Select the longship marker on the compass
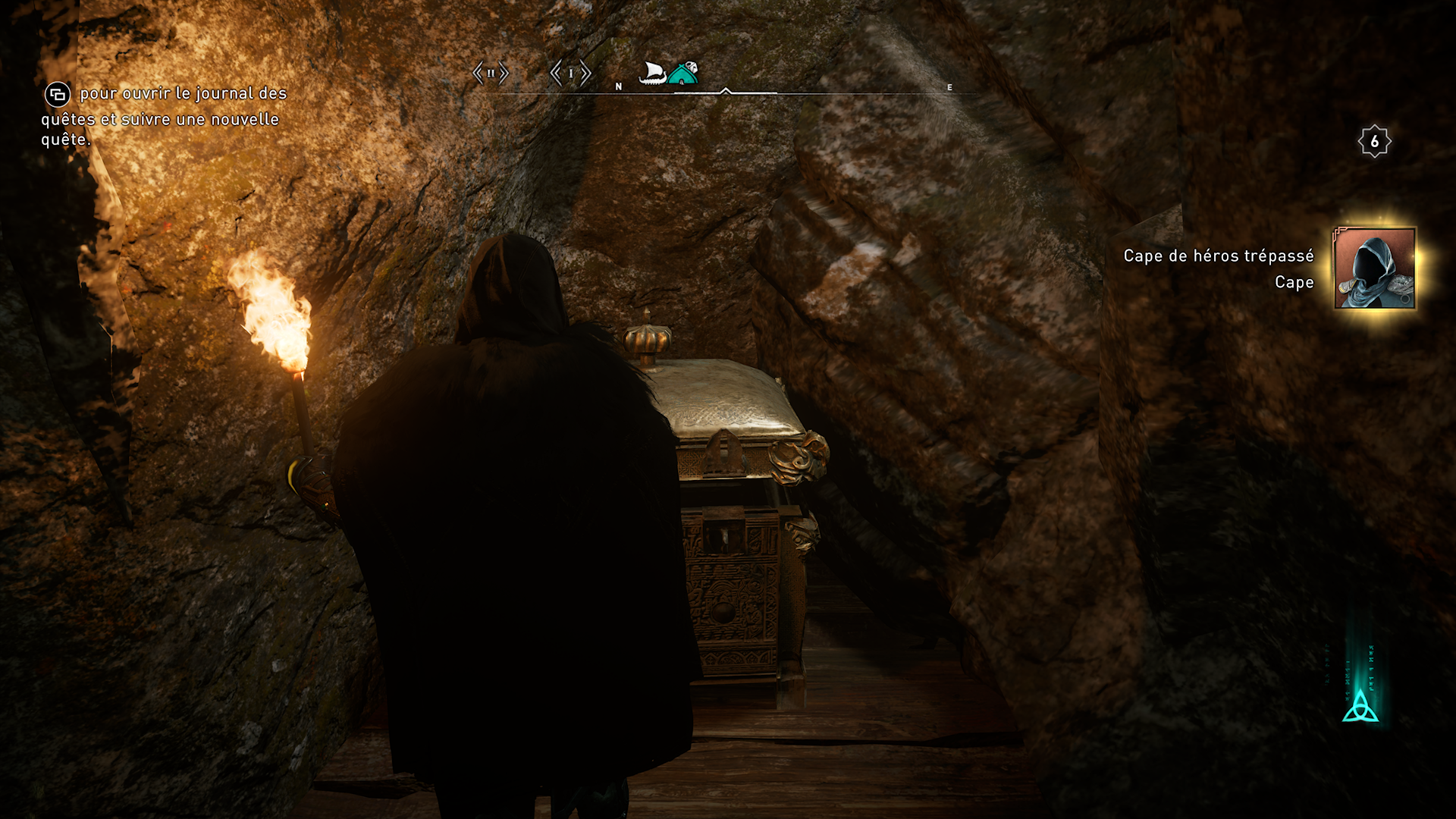The width and height of the screenshot is (1456, 819). (x=652, y=74)
